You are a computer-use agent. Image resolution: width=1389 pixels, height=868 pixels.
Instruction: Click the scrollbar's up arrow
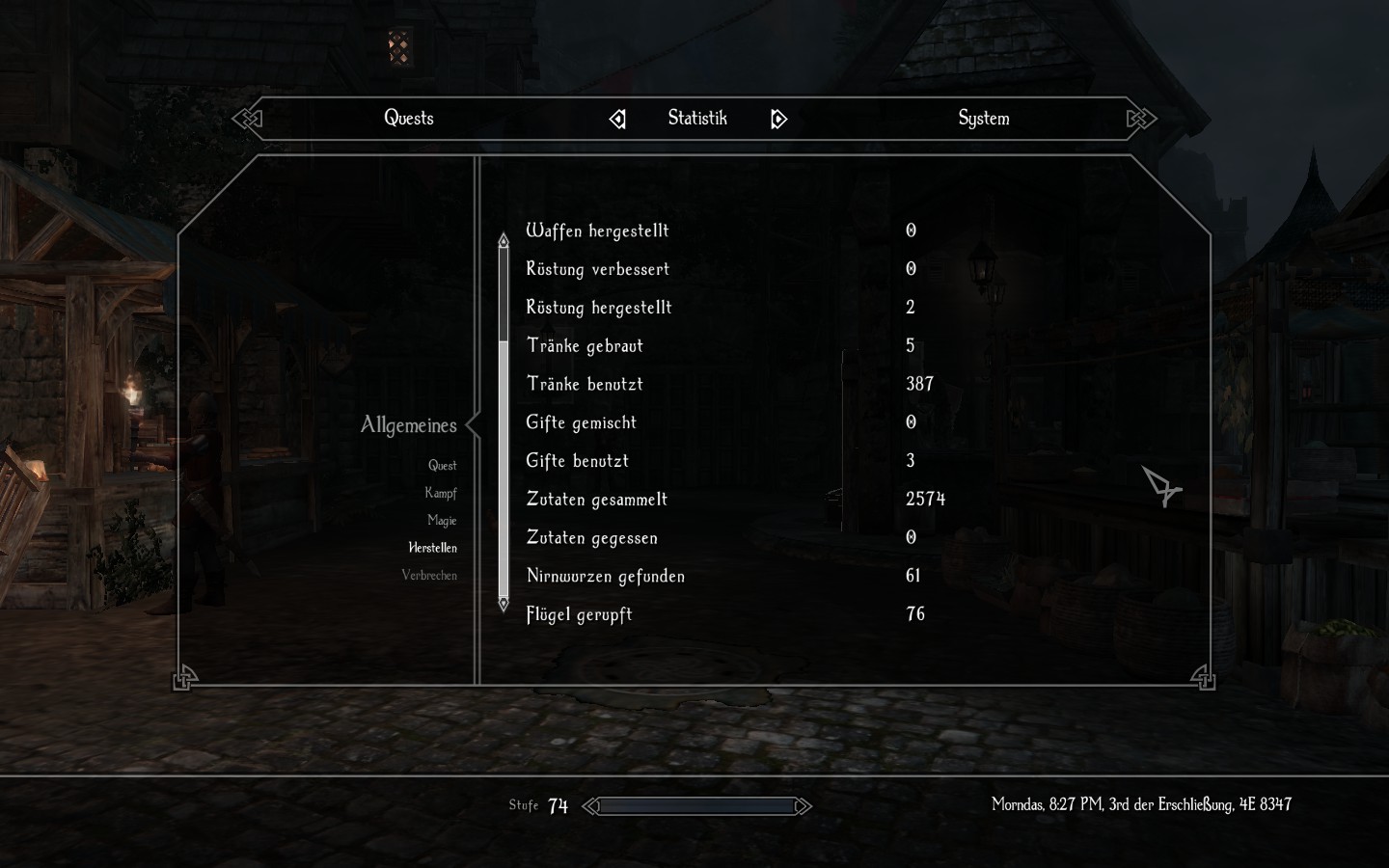503,239
